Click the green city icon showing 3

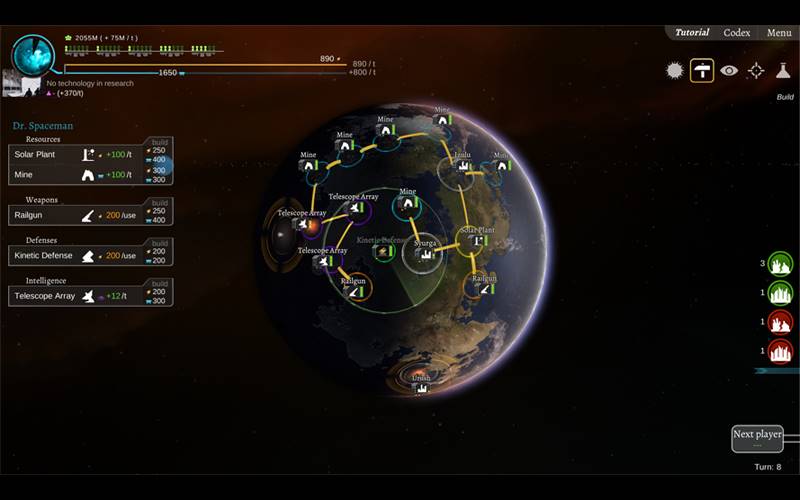(x=781, y=264)
